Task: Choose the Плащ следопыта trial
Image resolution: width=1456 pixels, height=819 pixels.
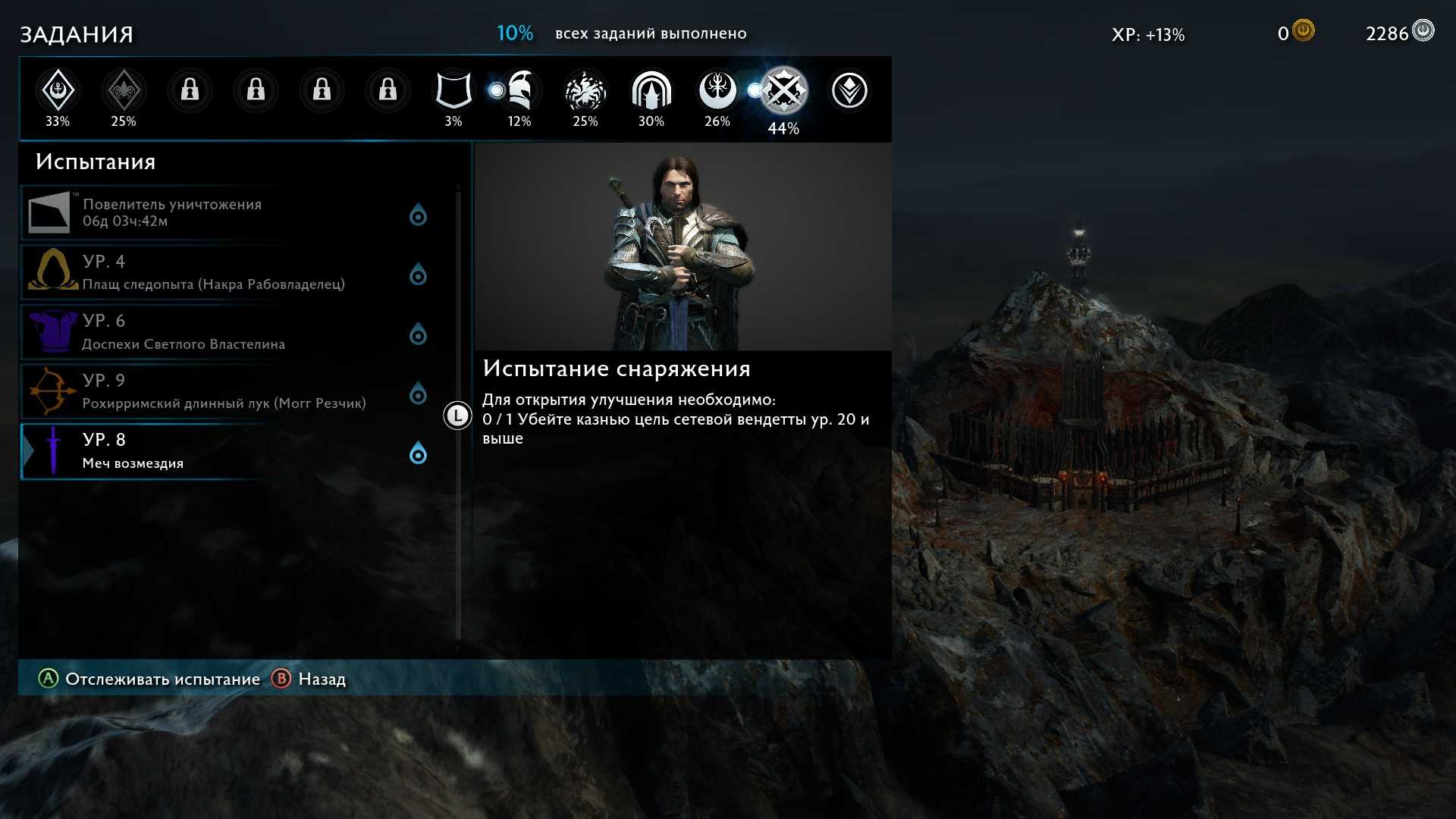Action: tap(227, 272)
